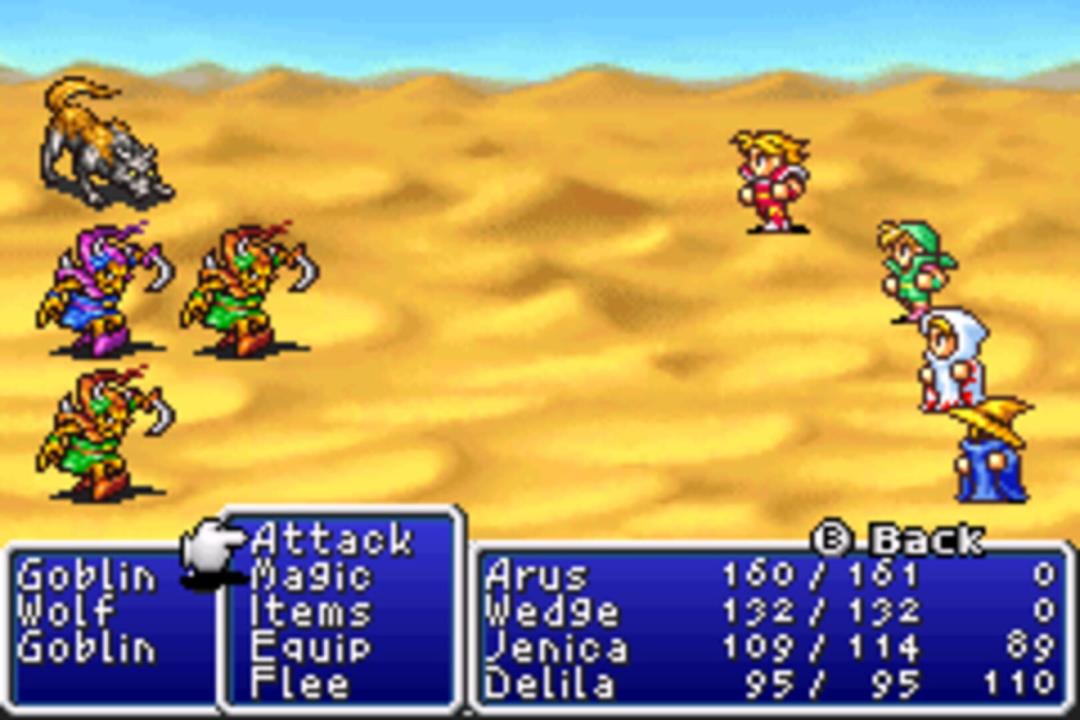Pick the Equip command
Screen dimensions: 1080x720
(311, 647)
